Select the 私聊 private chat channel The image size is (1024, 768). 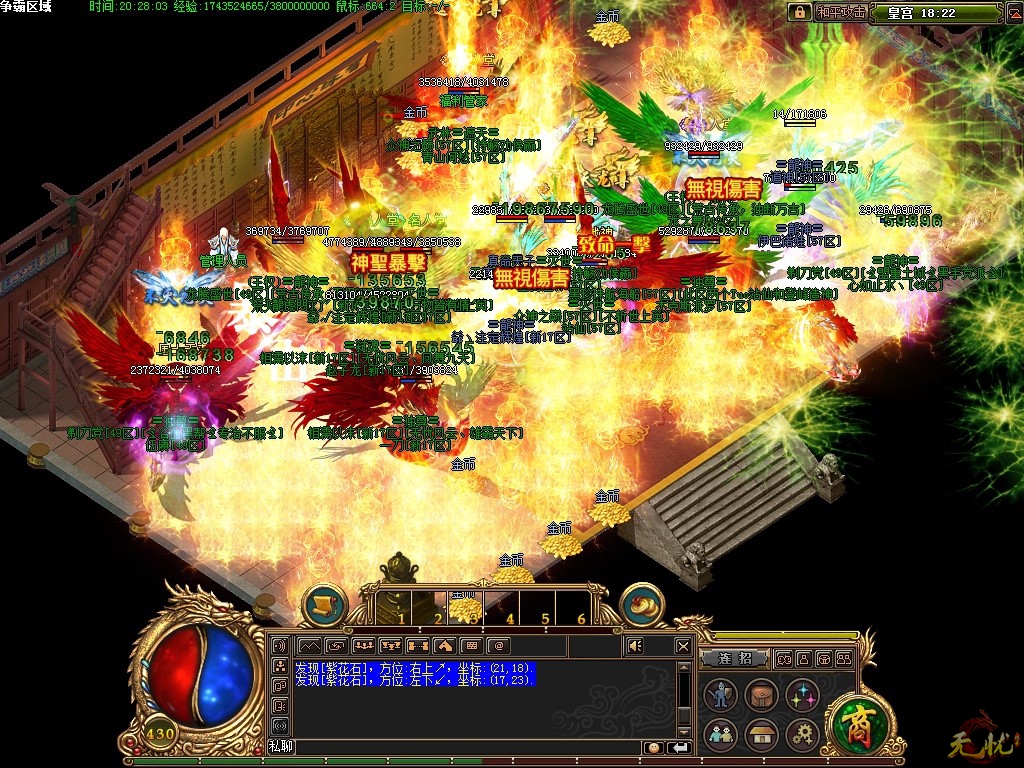pyautogui.click(x=281, y=747)
